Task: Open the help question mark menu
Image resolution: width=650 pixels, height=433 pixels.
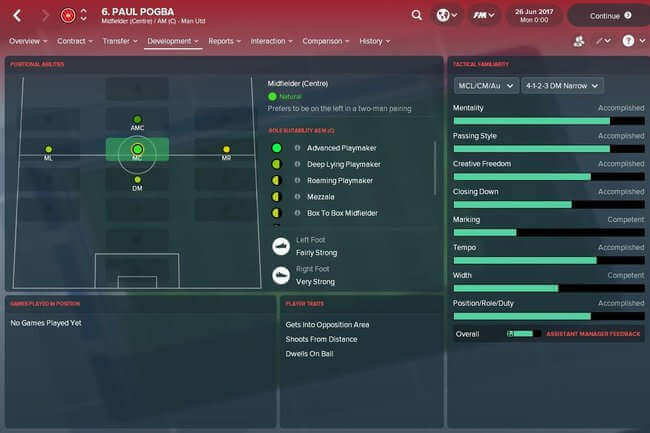Action: coord(631,41)
